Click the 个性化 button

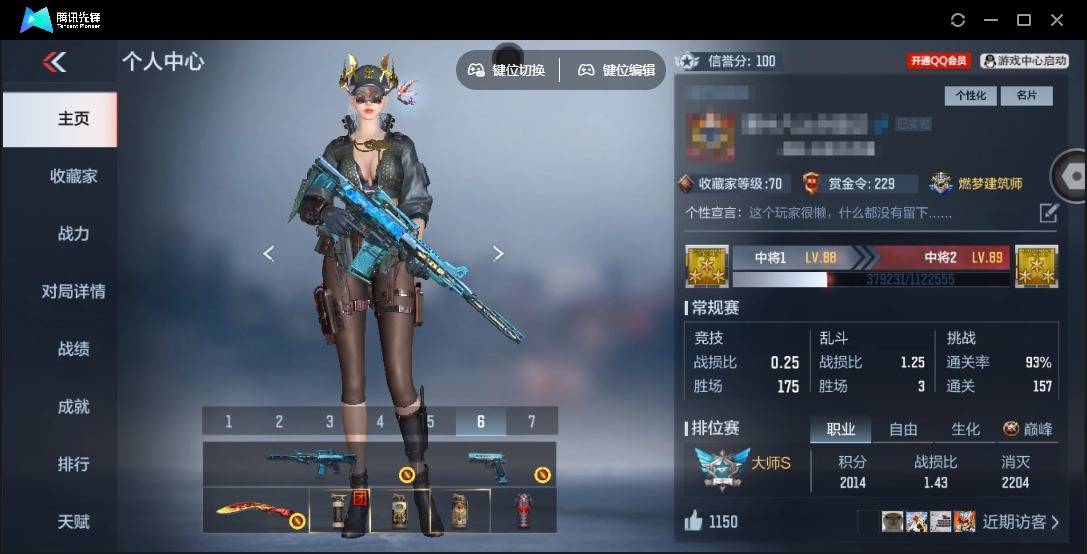[970, 96]
